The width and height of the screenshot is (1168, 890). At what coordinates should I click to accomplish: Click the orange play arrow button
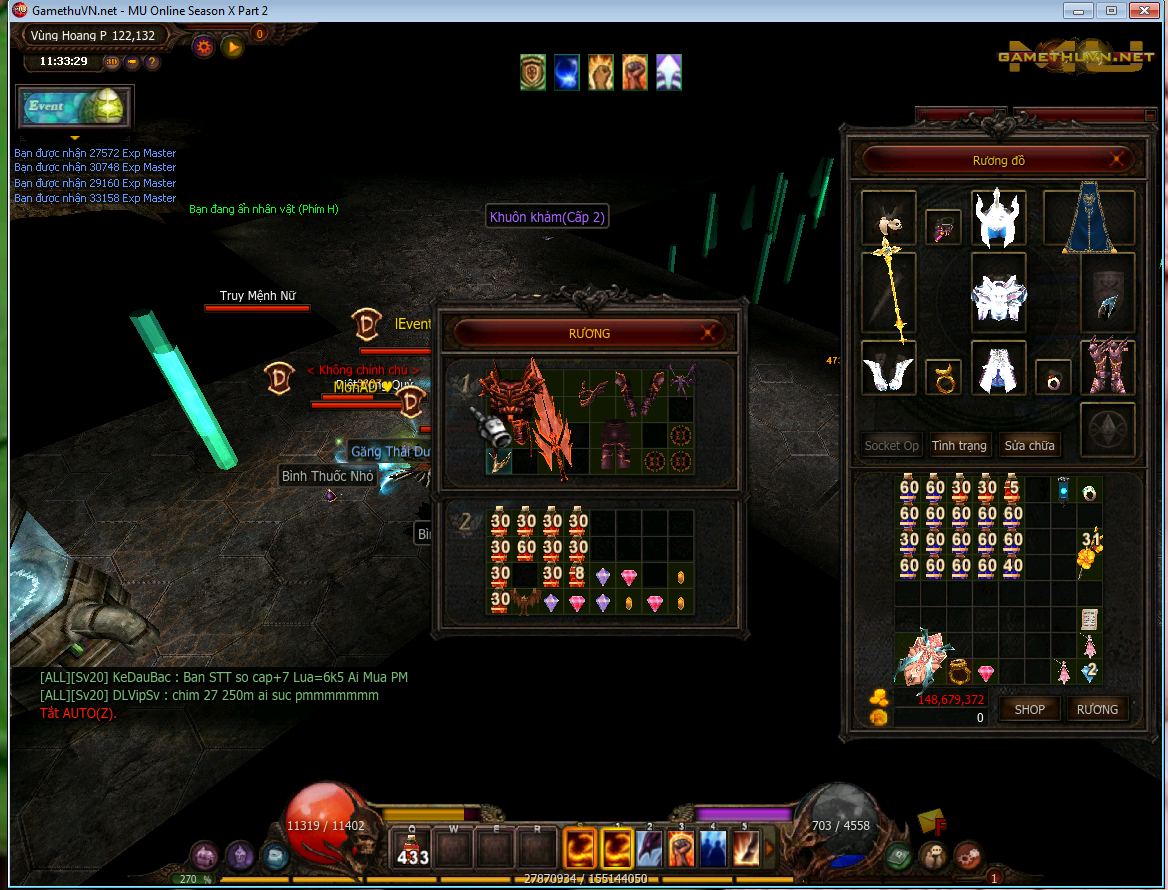tap(232, 47)
